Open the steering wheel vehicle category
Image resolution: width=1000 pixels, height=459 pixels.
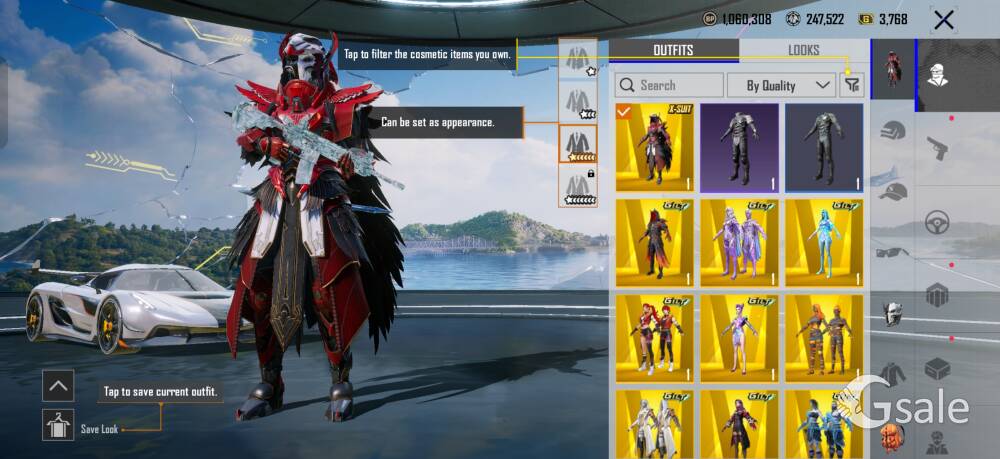coord(936,222)
